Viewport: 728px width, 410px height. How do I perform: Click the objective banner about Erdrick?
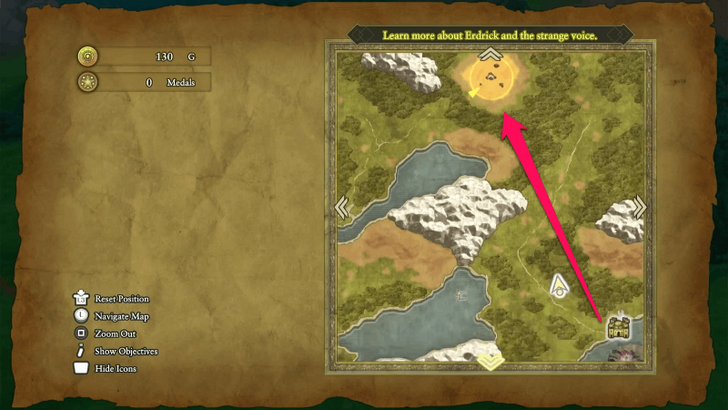coord(490,35)
